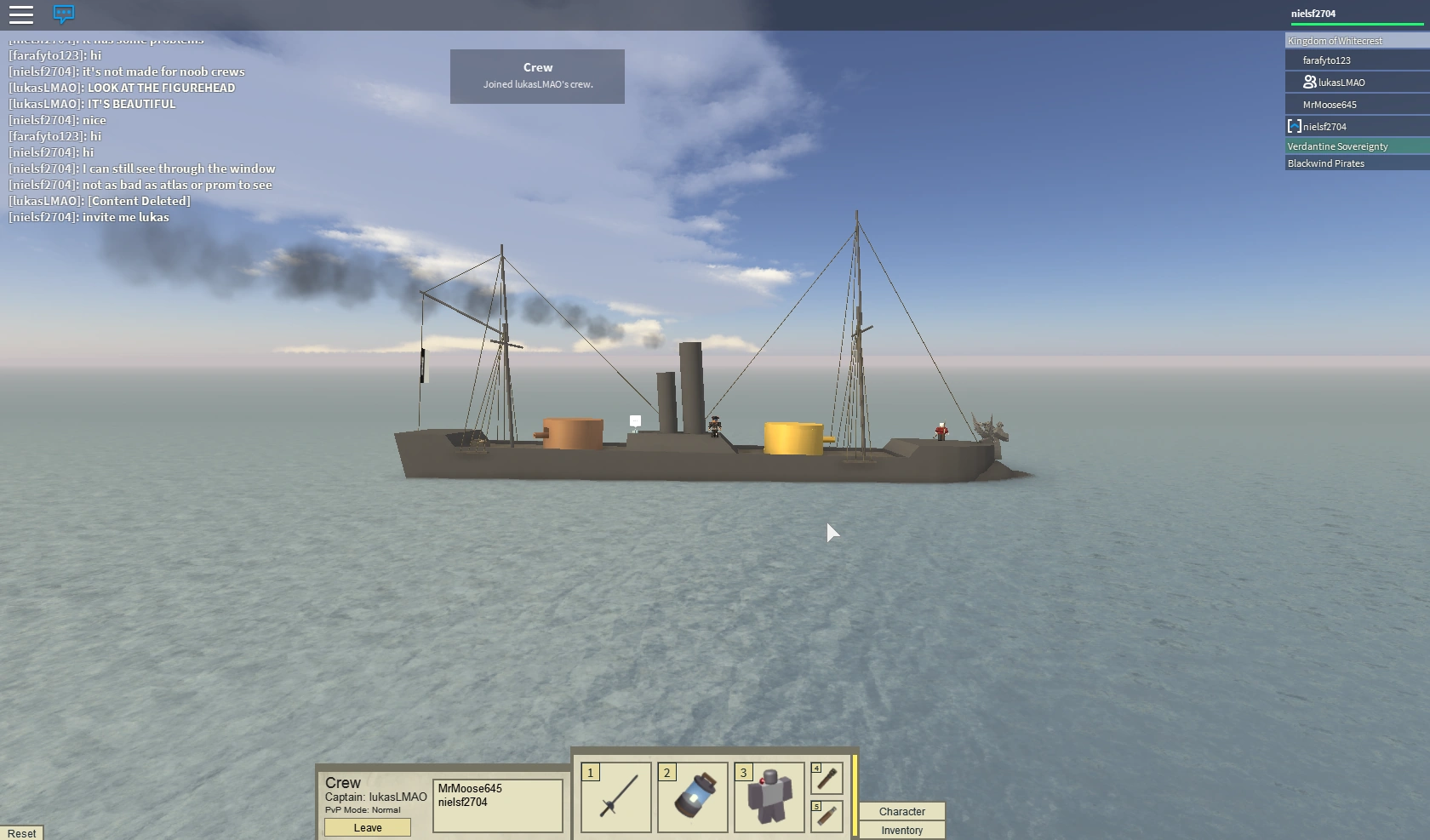Select the item in hotbar slot 5

pos(826,816)
